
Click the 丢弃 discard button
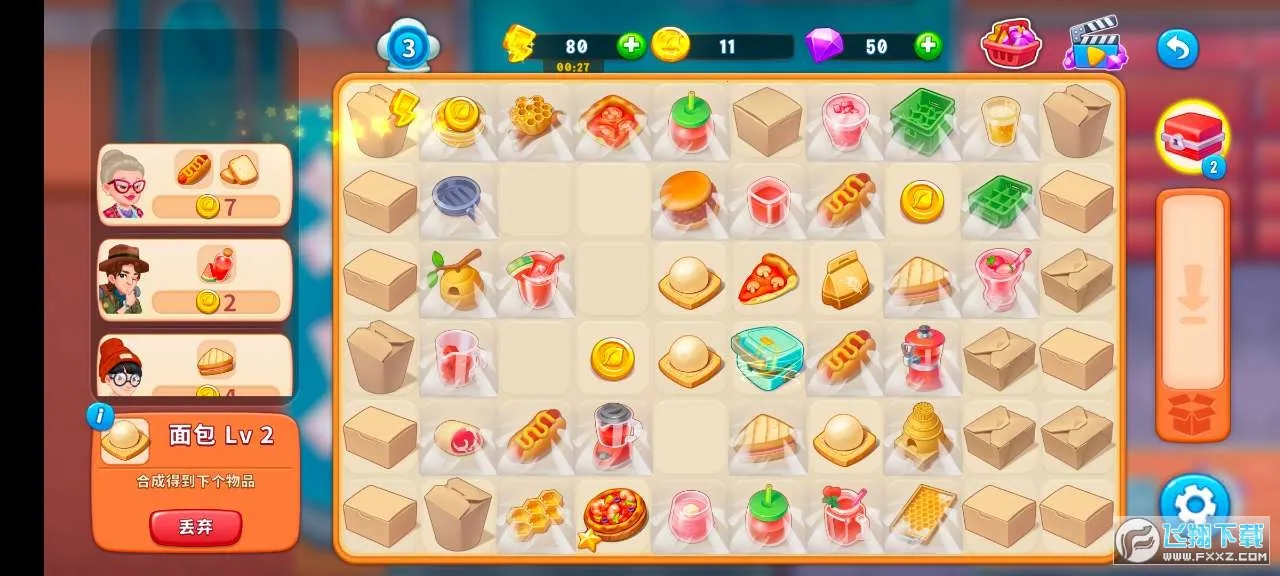click(x=196, y=527)
